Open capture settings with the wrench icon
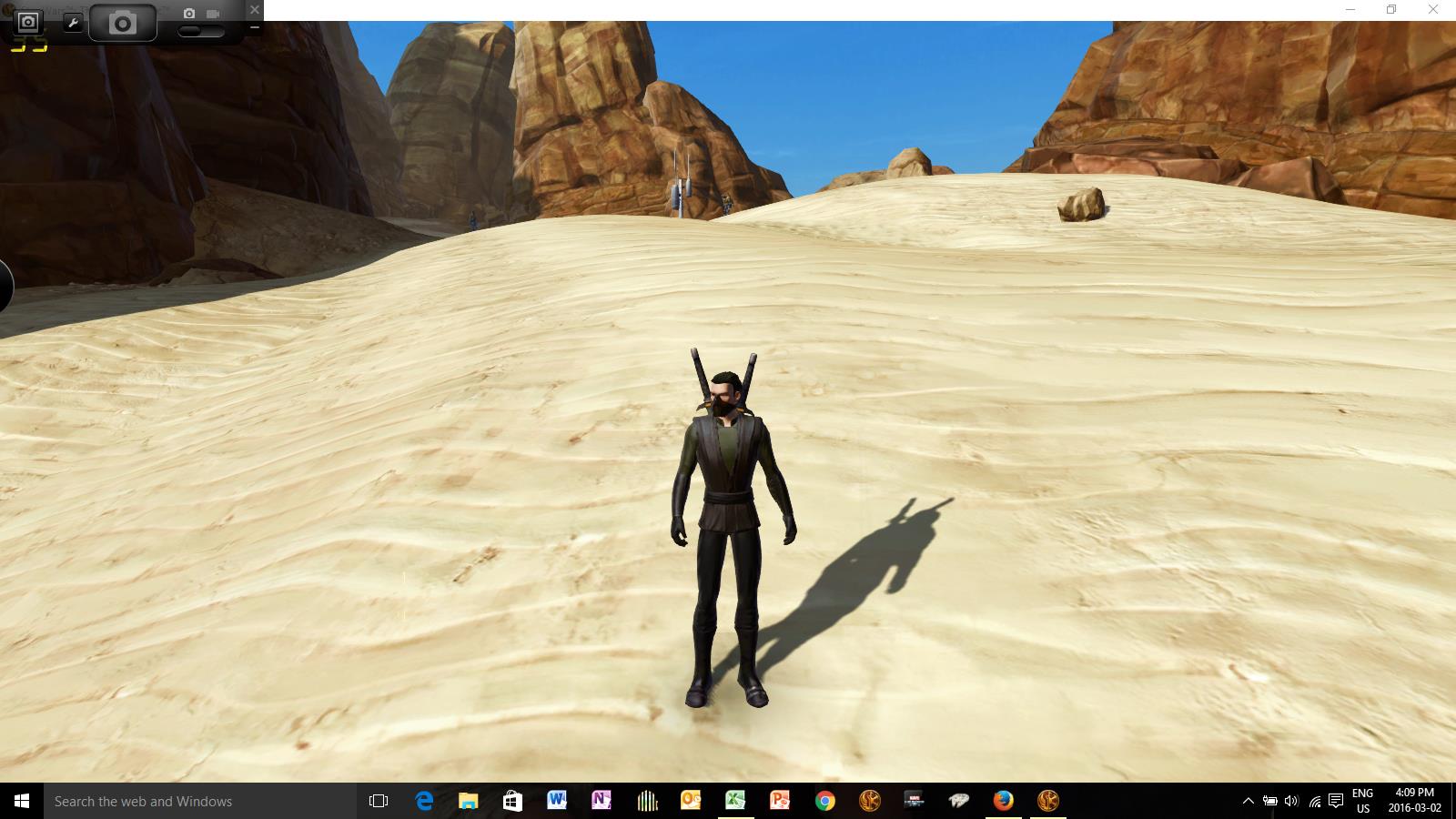The image size is (1456, 819). (73, 21)
